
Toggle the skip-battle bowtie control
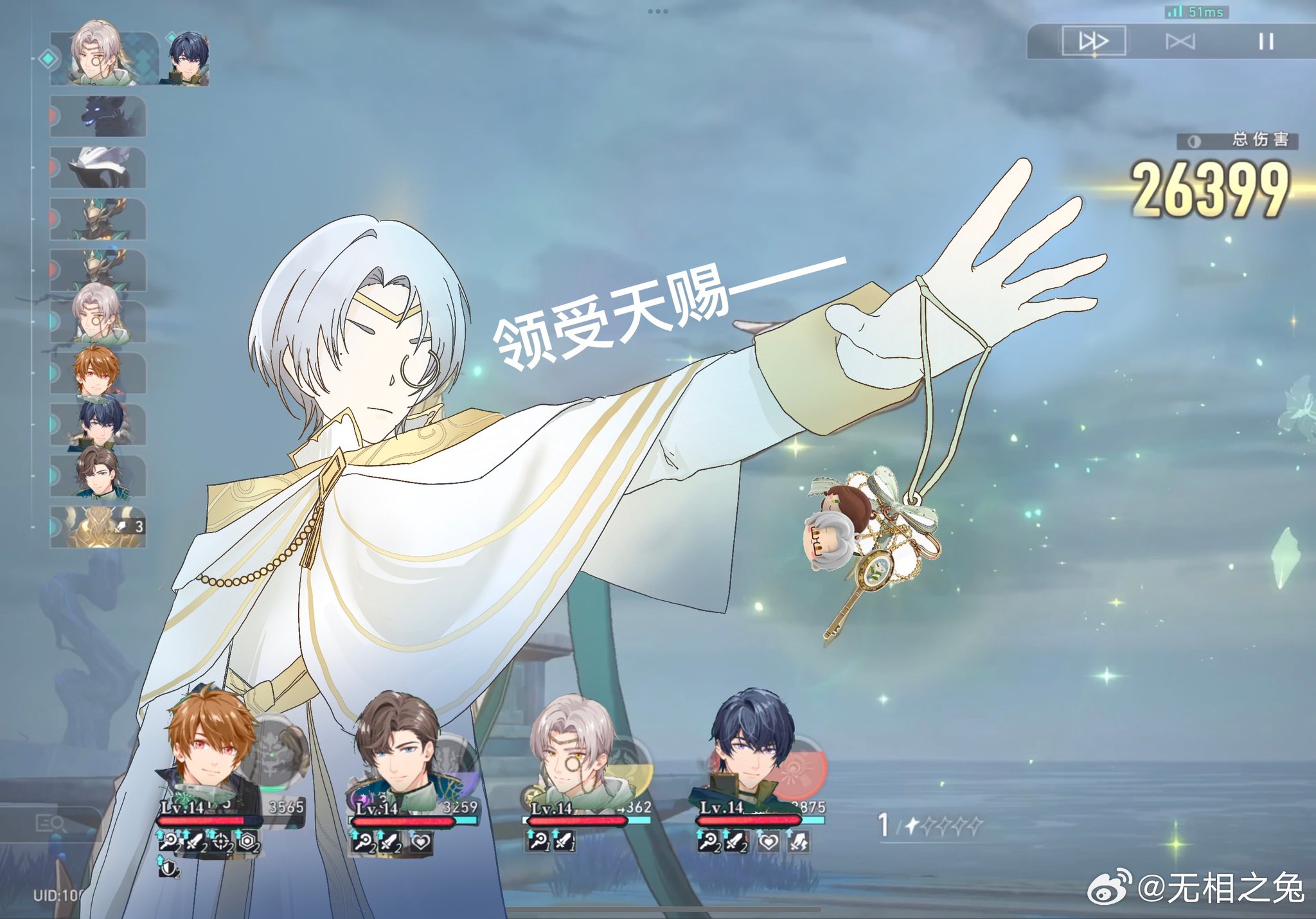click(x=1181, y=40)
